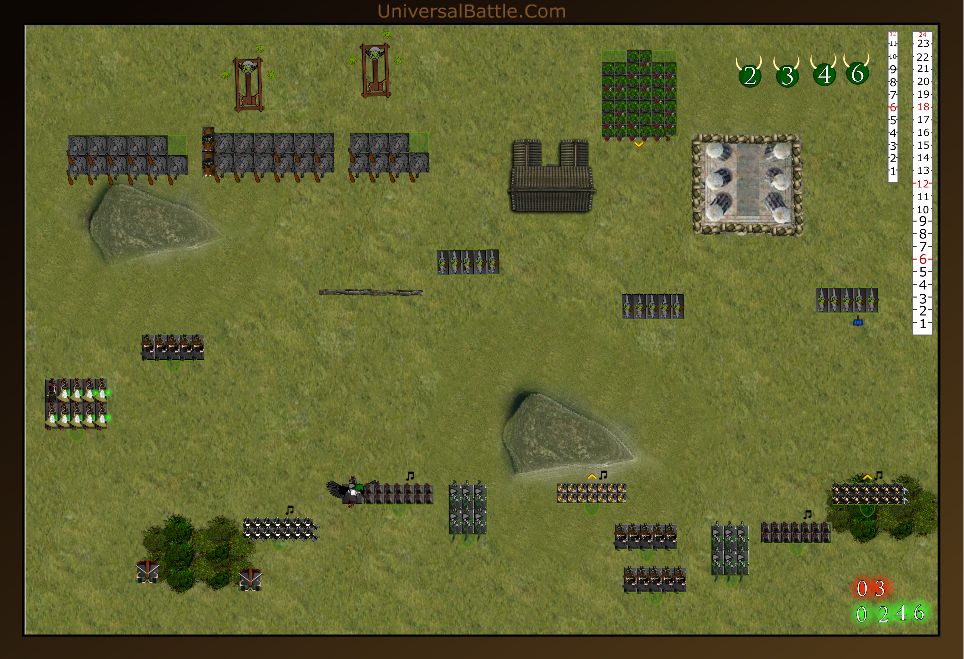
Task: Select the red glowing 0 marker
Action: point(861,588)
